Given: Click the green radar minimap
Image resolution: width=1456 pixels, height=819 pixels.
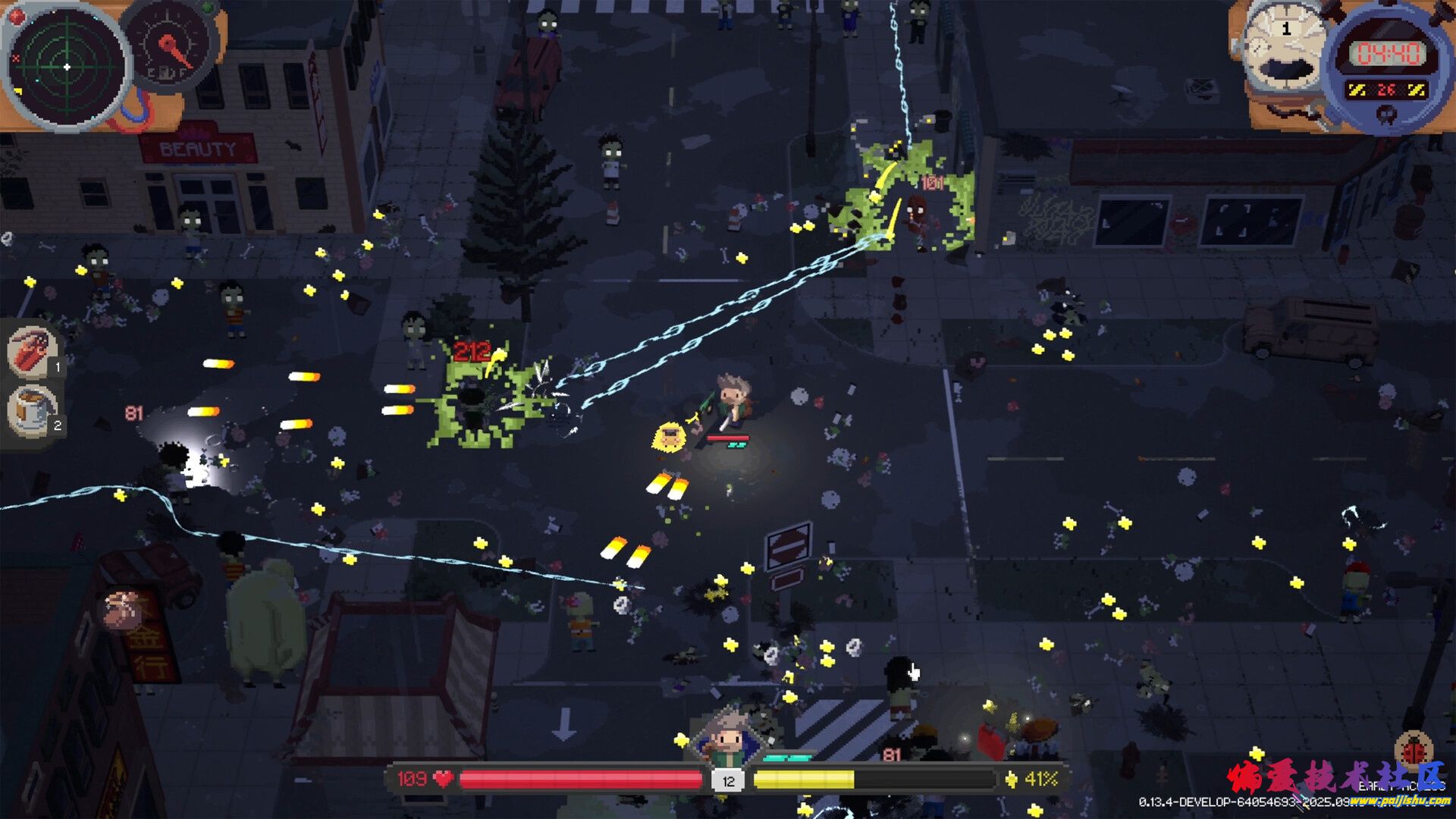Looking at the screenshot, I should point(67,67).
